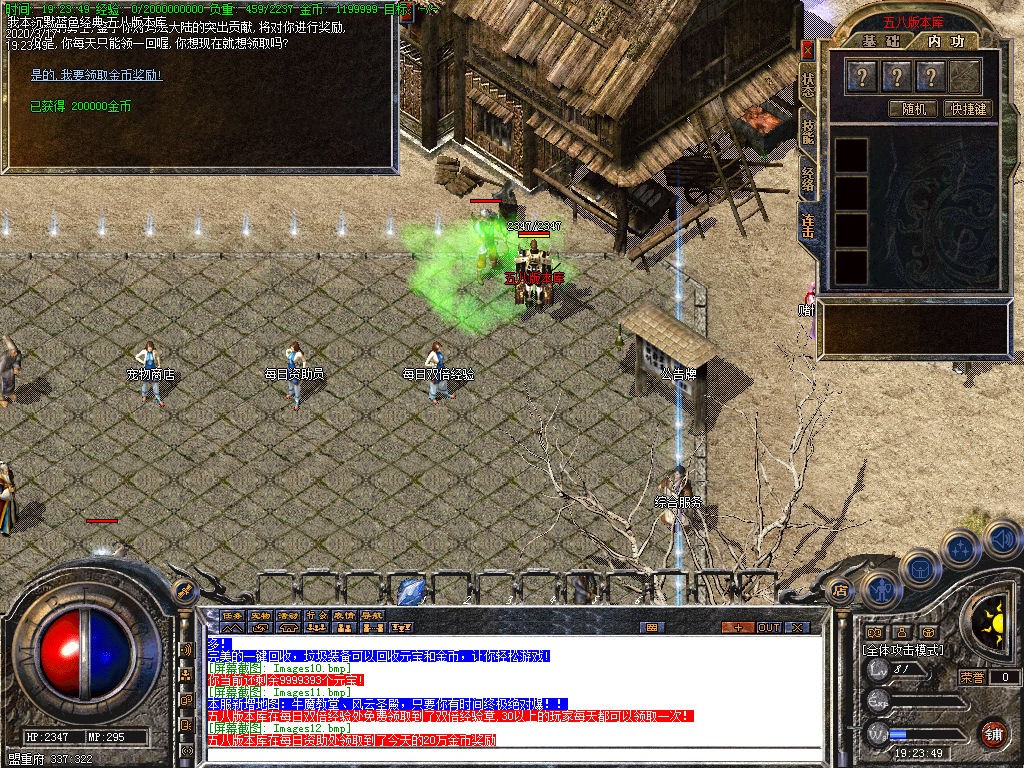Image resolution: width=1024 pixels, height=768 pixels.
Task: Toggle sound with the speaker icon
Action: coord(1001,538)
